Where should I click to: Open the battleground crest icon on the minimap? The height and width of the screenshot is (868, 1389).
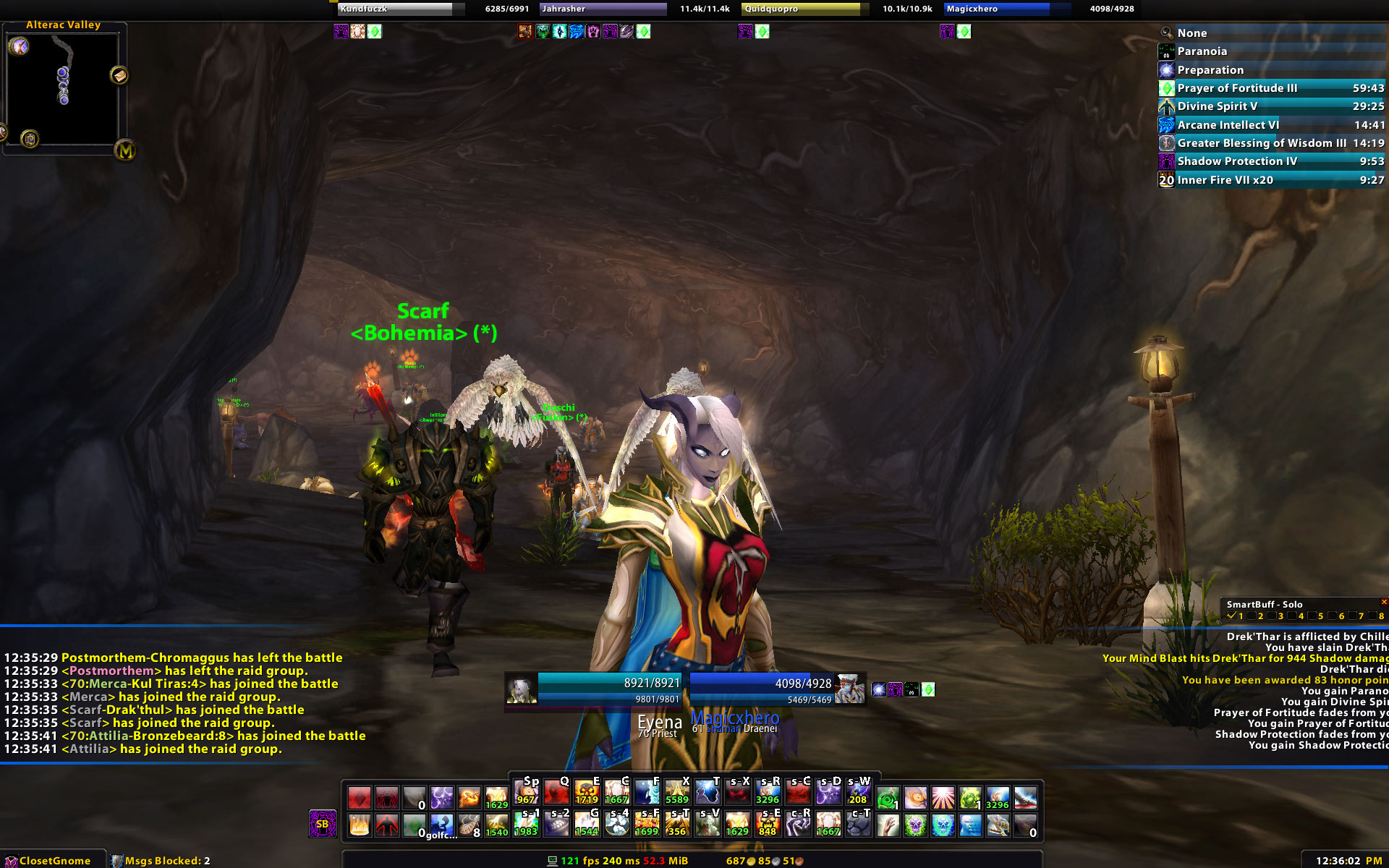(x=30, y=138)
